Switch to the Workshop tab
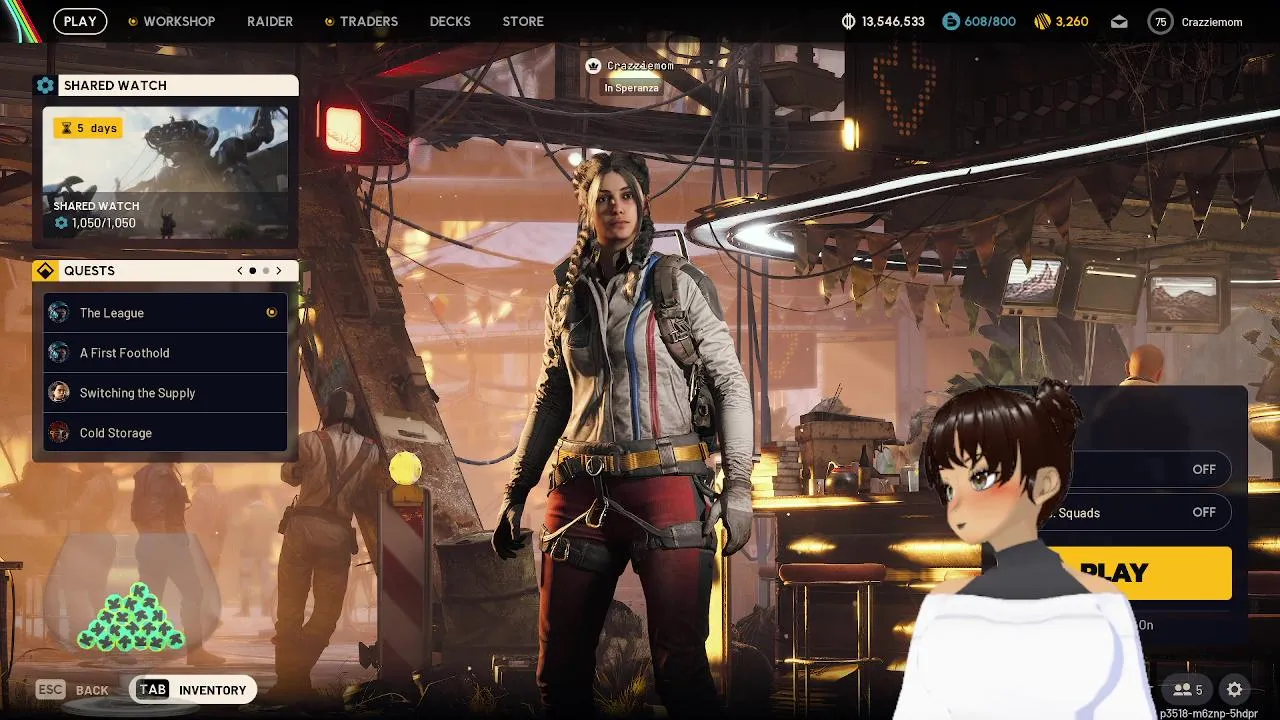1280x720 pixels. point(178,21)
